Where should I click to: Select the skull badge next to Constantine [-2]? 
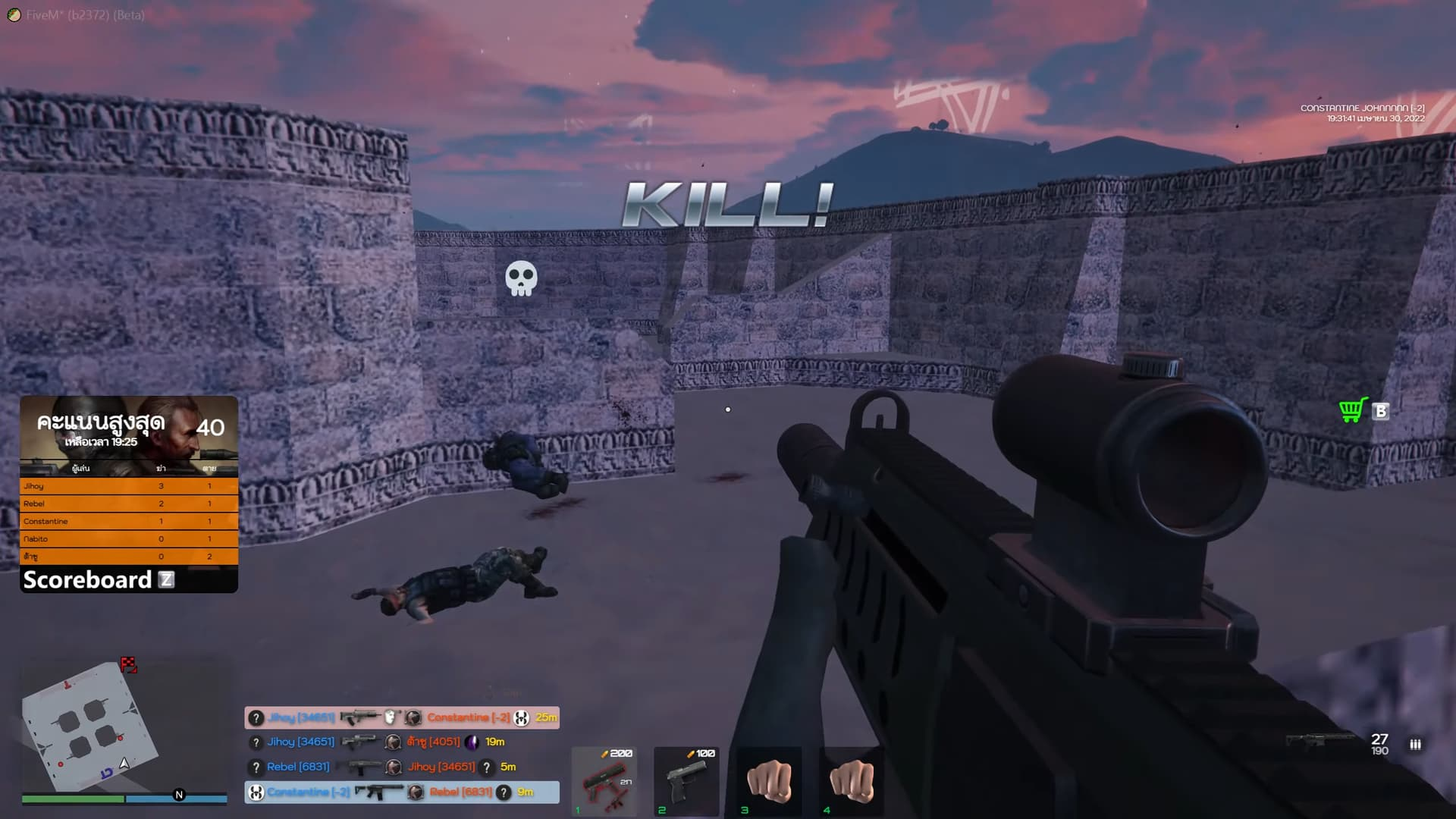point(520,717)
